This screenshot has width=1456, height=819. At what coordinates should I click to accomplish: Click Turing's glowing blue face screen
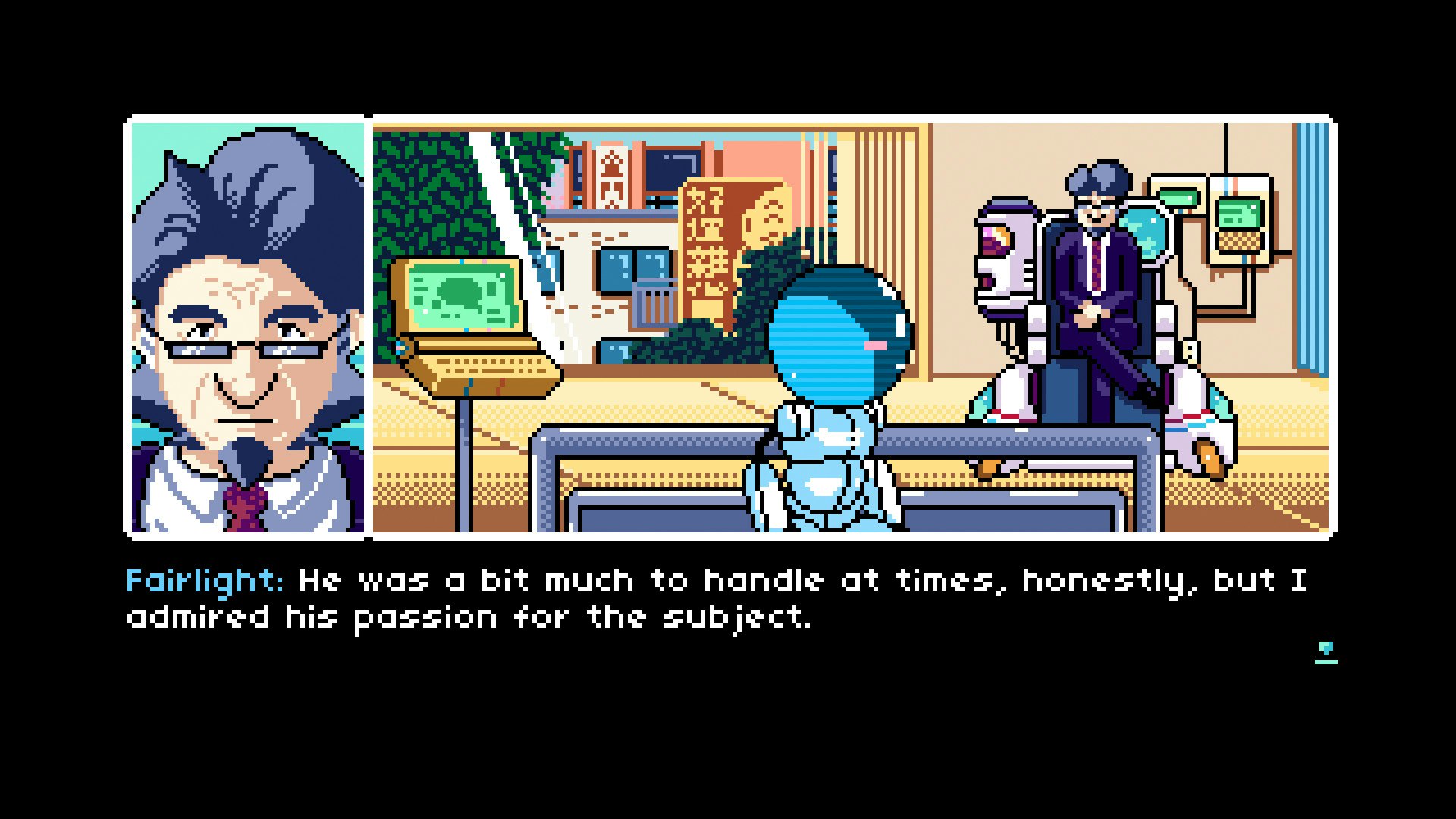coord(834,326)
